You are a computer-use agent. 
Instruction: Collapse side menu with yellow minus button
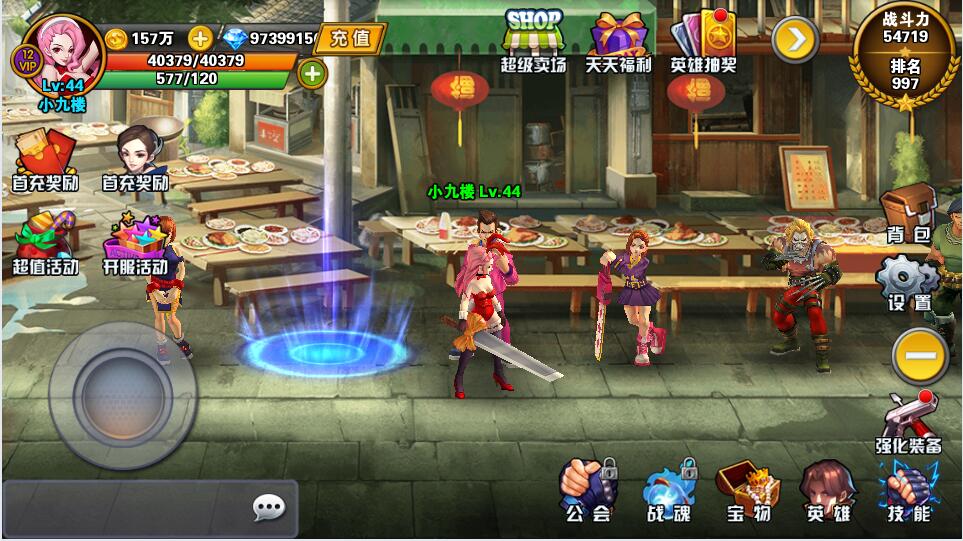tap(919, 356)
